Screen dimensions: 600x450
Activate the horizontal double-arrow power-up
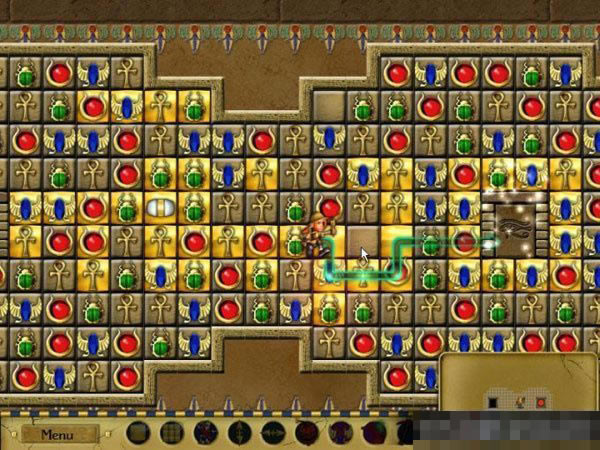coord(272,433)
